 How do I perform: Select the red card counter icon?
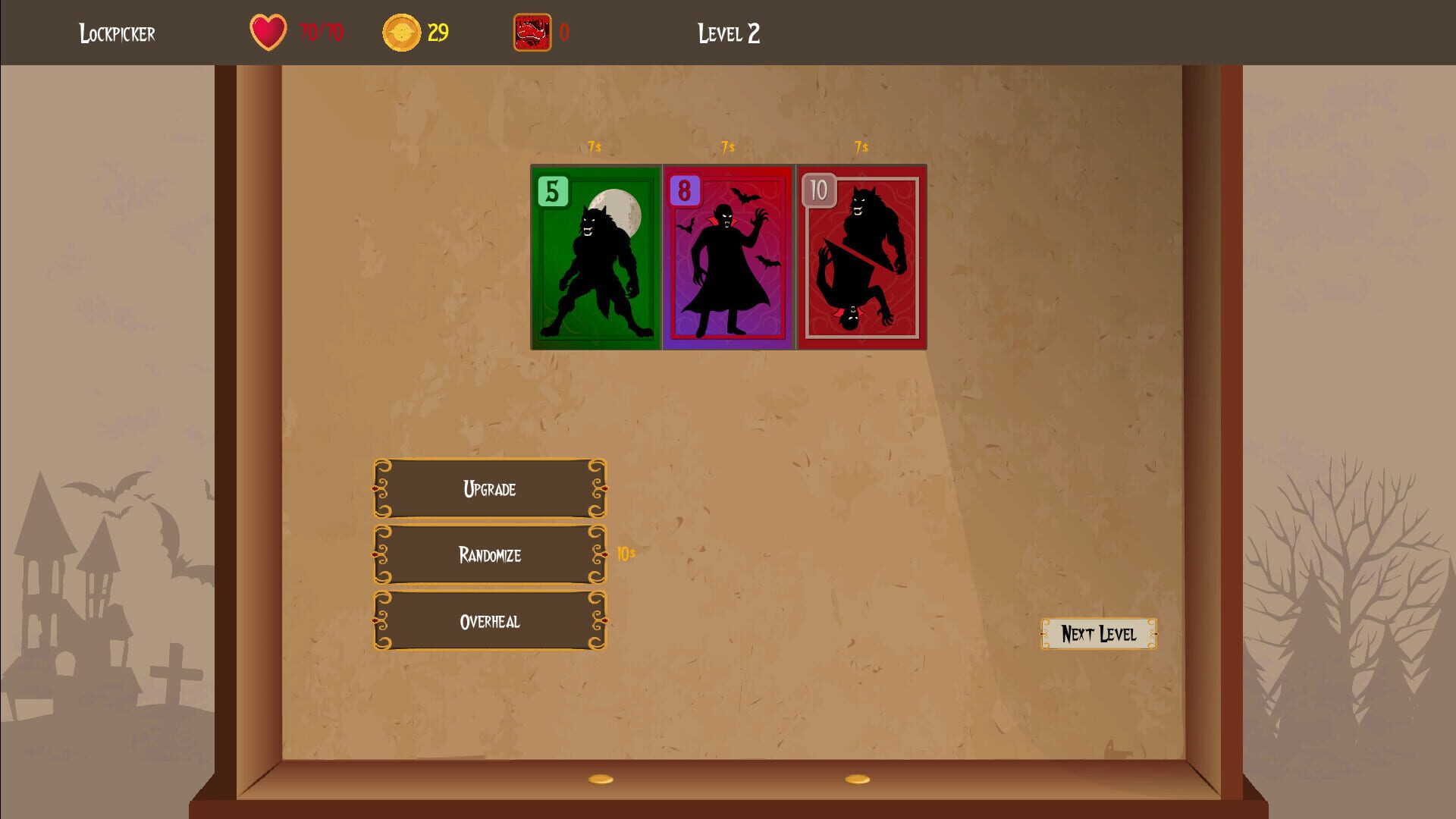pyautogui.click(x=532, y=33)
